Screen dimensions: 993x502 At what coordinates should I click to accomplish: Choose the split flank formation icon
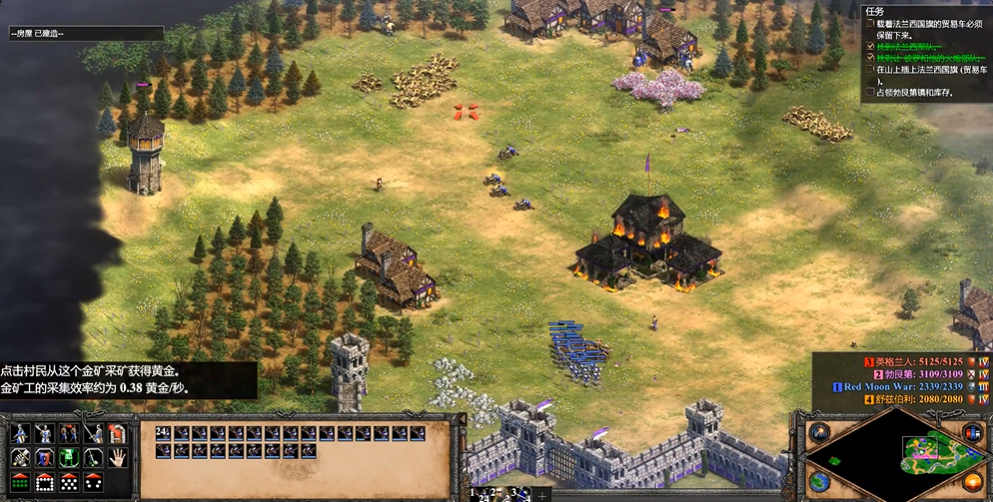[x=93, y=484]
